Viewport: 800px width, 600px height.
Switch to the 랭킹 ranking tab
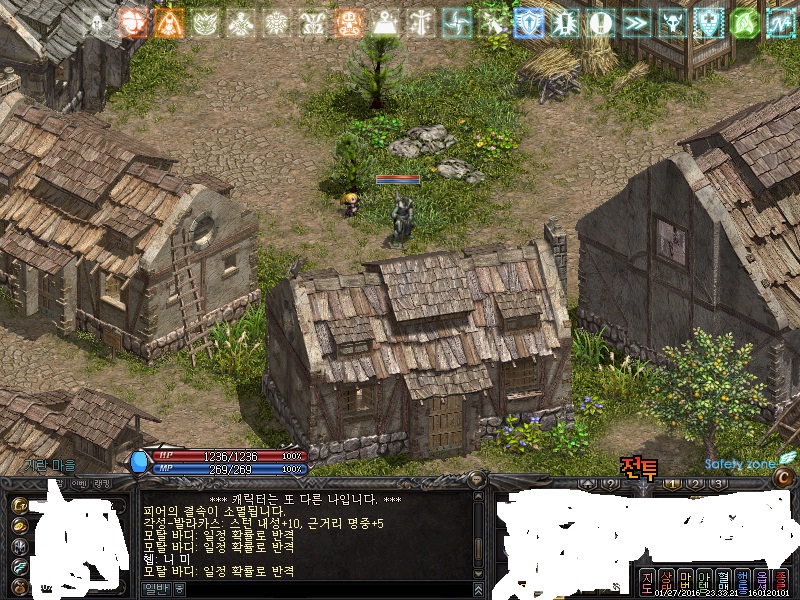click(x=103, y=484)
